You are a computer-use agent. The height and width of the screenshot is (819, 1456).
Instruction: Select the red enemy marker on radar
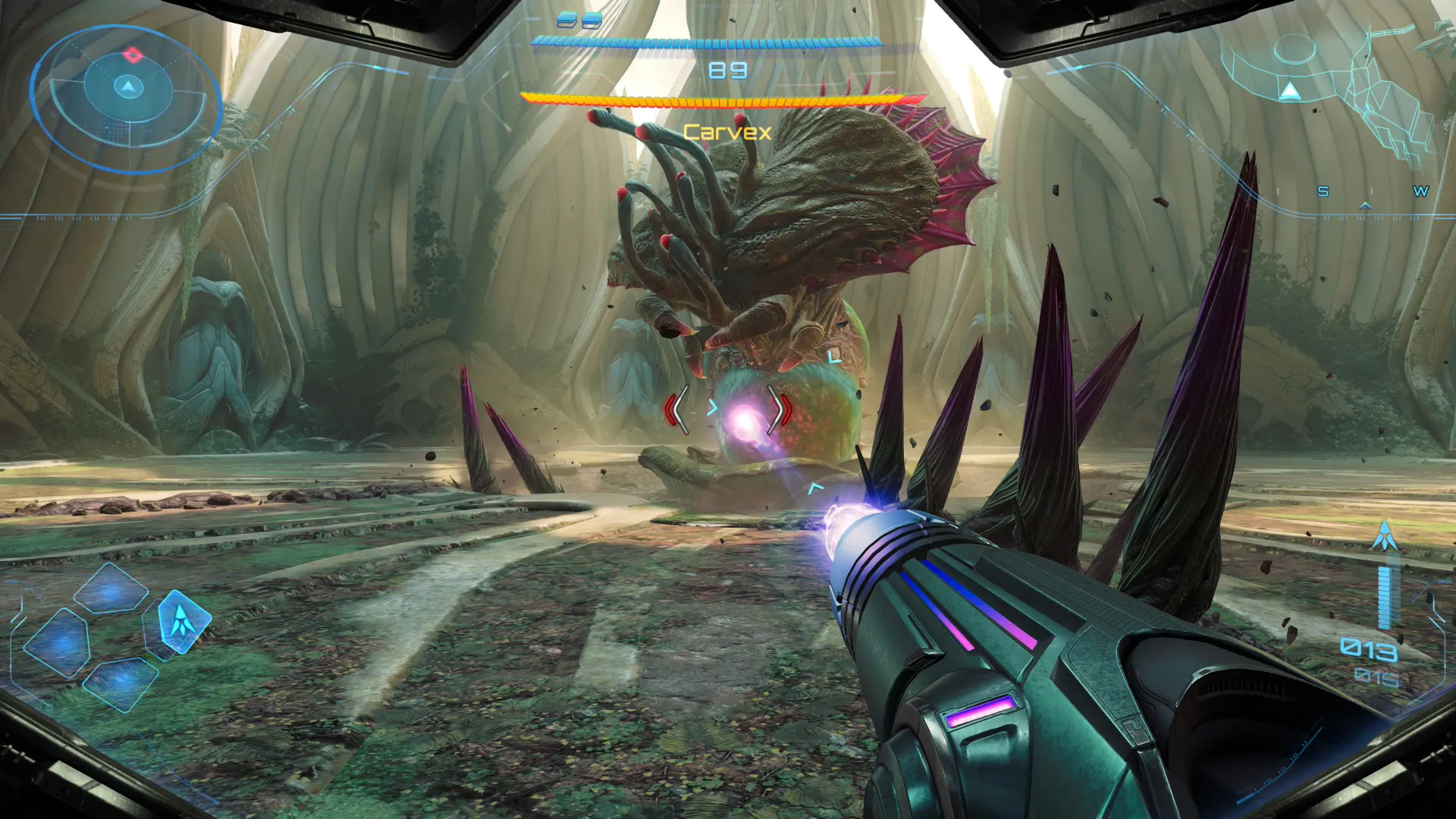133,55
